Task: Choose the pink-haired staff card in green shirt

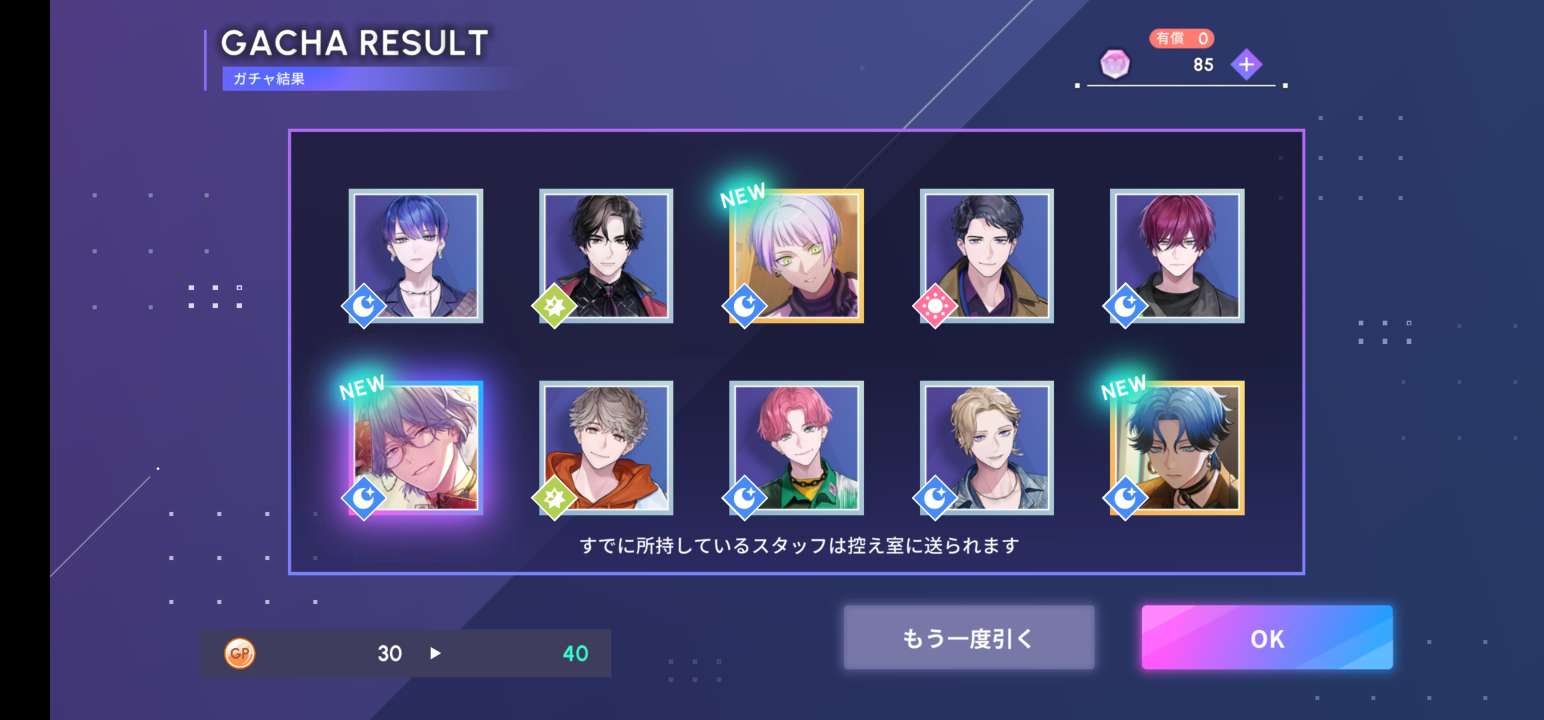Action: [x=796, y=448]
